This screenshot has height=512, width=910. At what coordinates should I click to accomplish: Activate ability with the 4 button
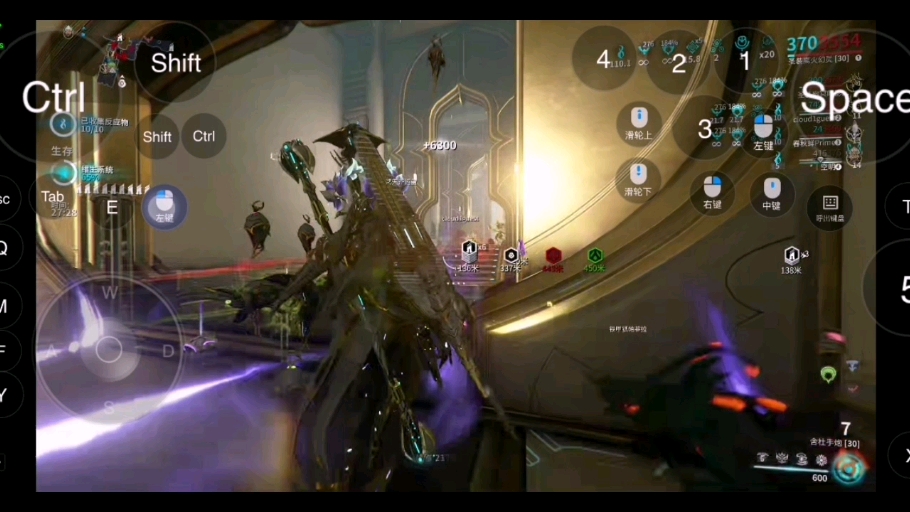pos(604,59)
